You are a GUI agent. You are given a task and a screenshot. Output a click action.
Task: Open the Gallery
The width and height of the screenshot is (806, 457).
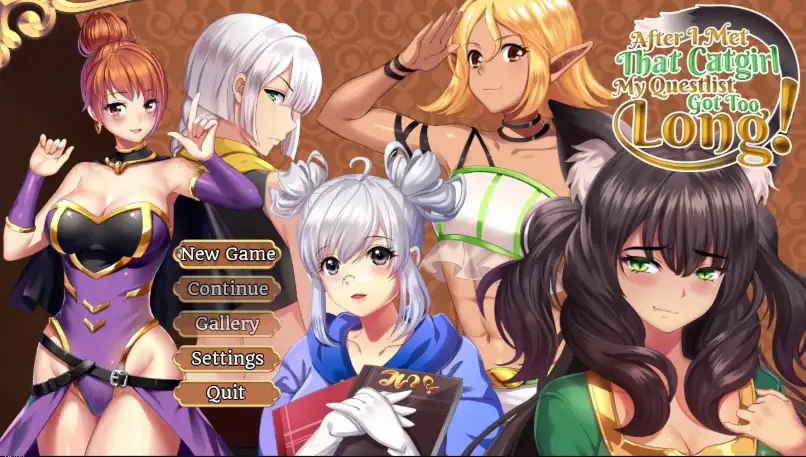227,324
